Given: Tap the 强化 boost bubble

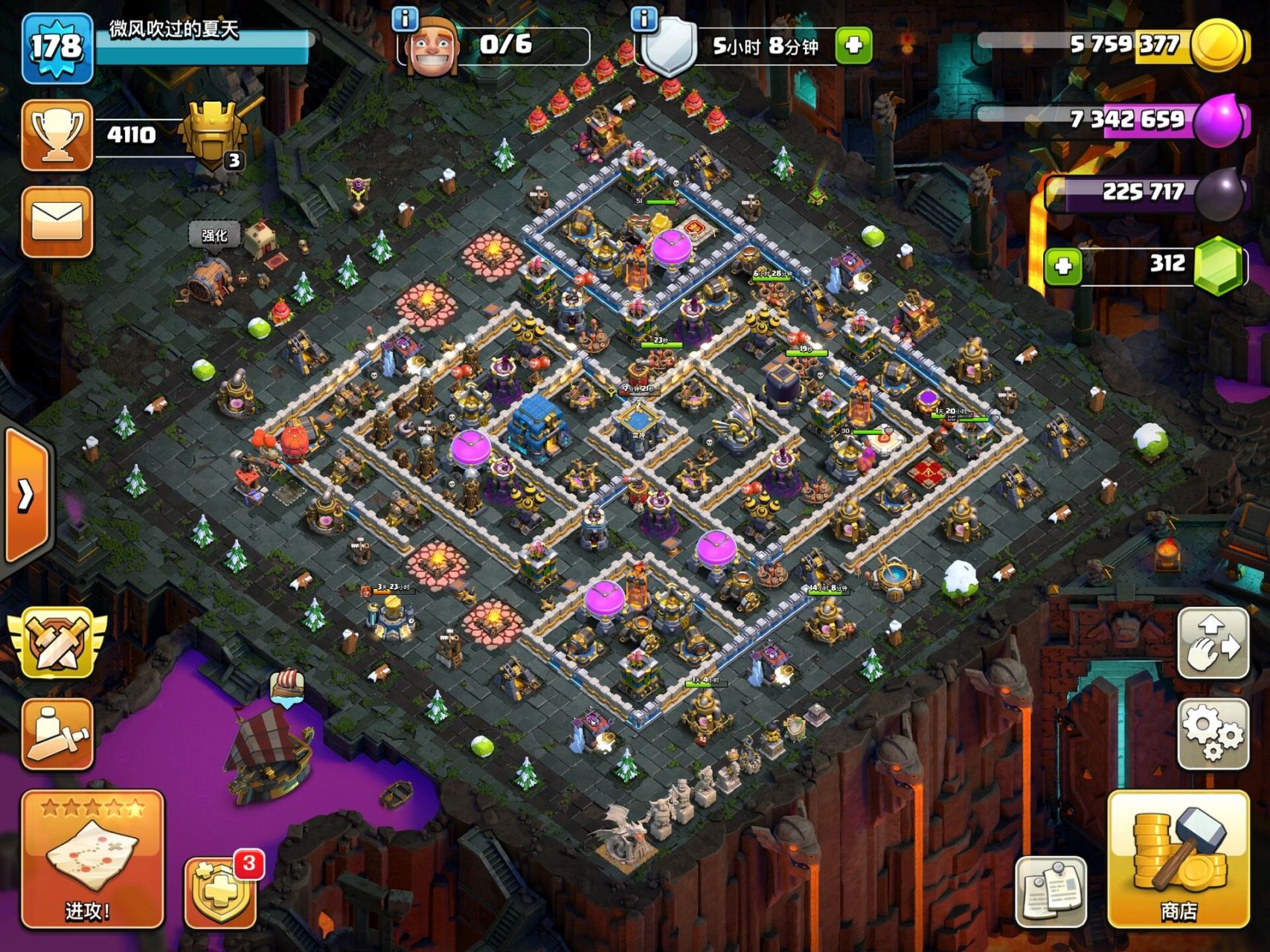Looking at the screenshot, I should coord(214,236).
